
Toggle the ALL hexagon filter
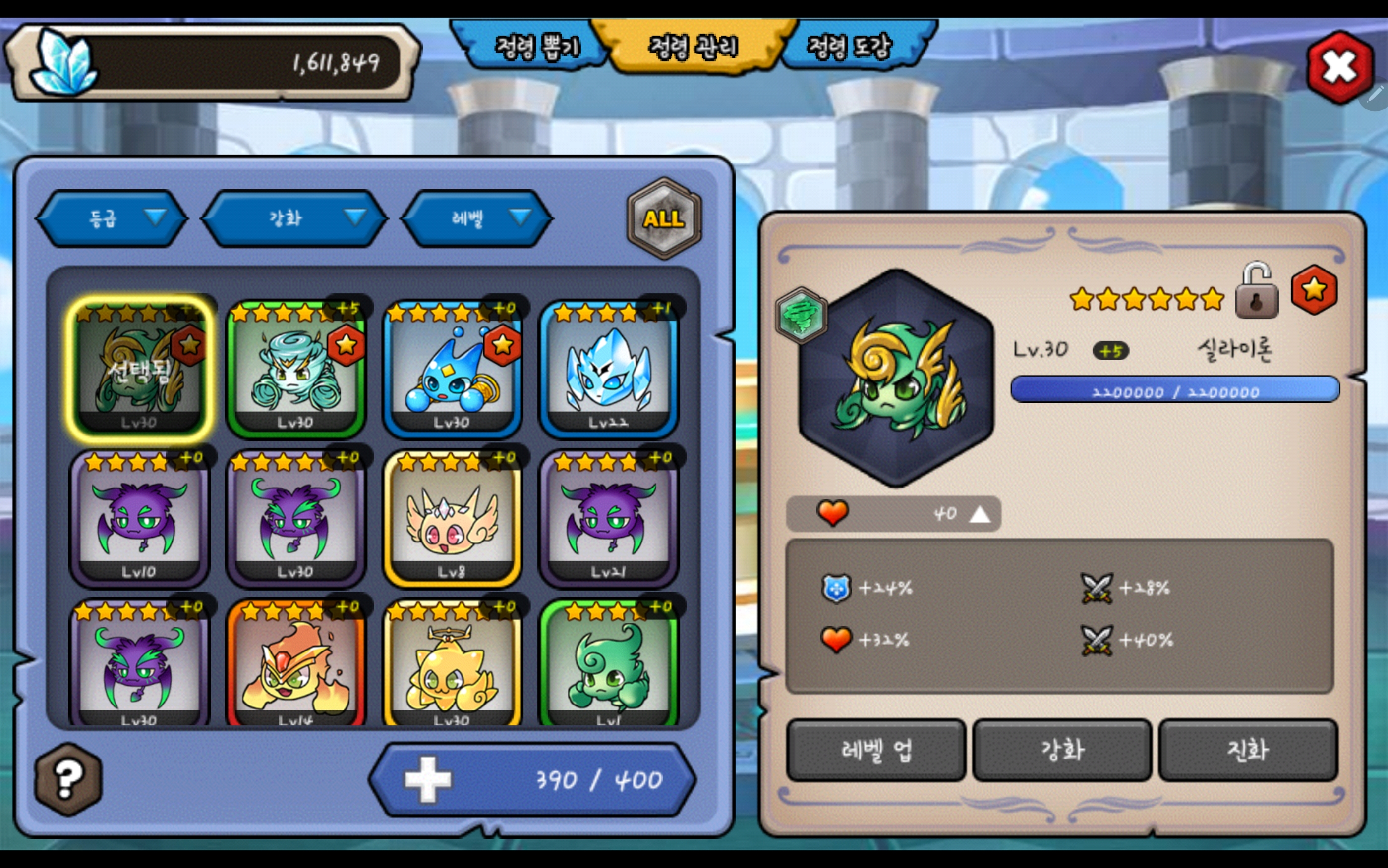[664, 218]
